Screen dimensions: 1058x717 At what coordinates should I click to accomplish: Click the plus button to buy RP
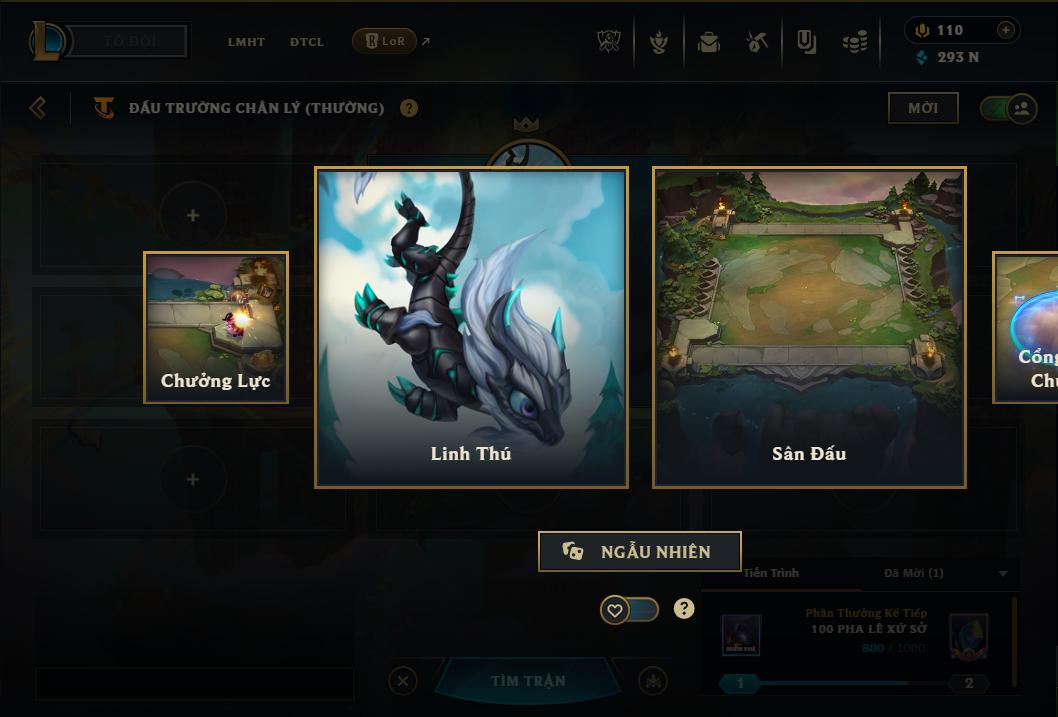[x=1006, y=31]
